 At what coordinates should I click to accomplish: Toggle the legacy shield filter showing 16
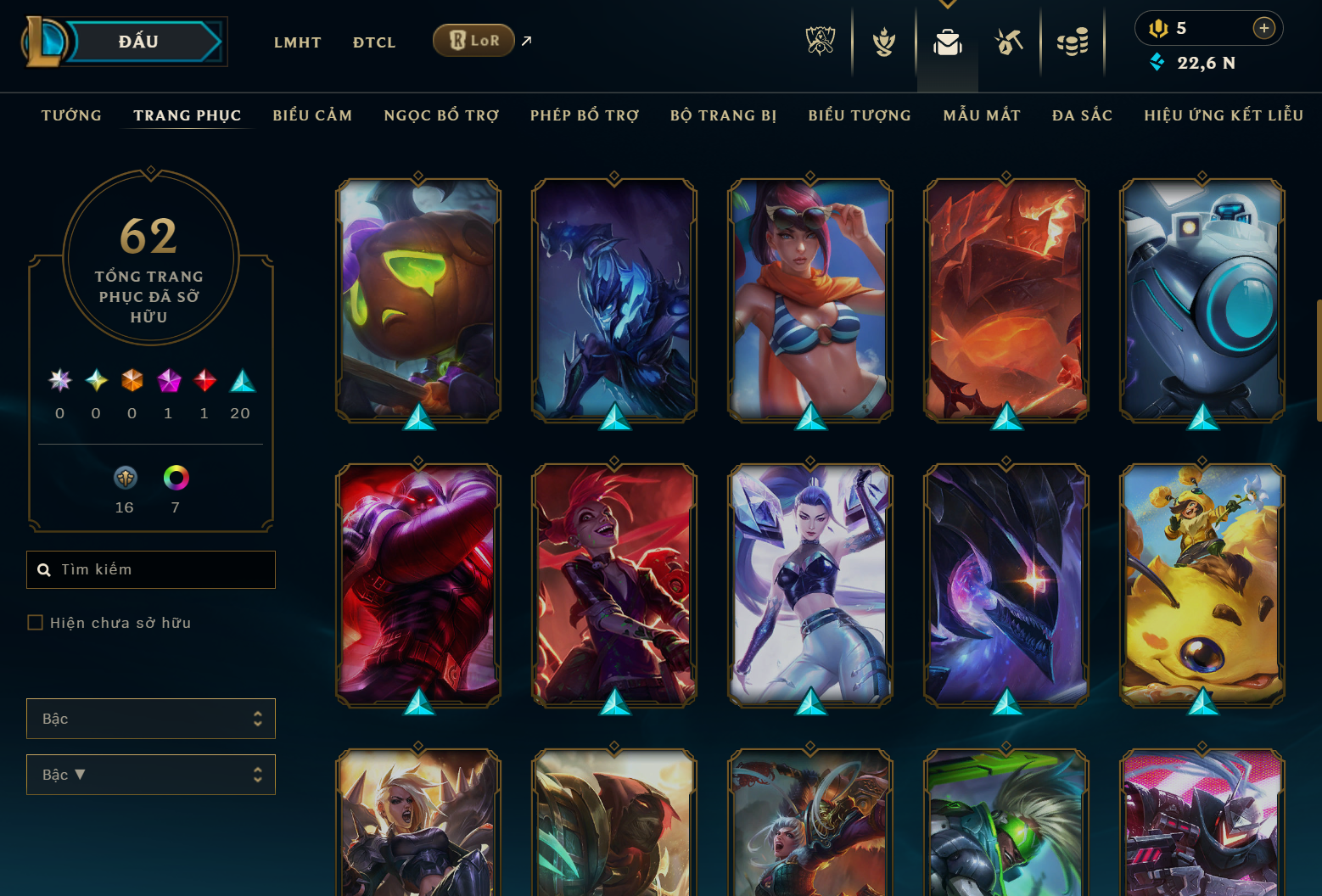pyautogui.click(x=125, y=478)
